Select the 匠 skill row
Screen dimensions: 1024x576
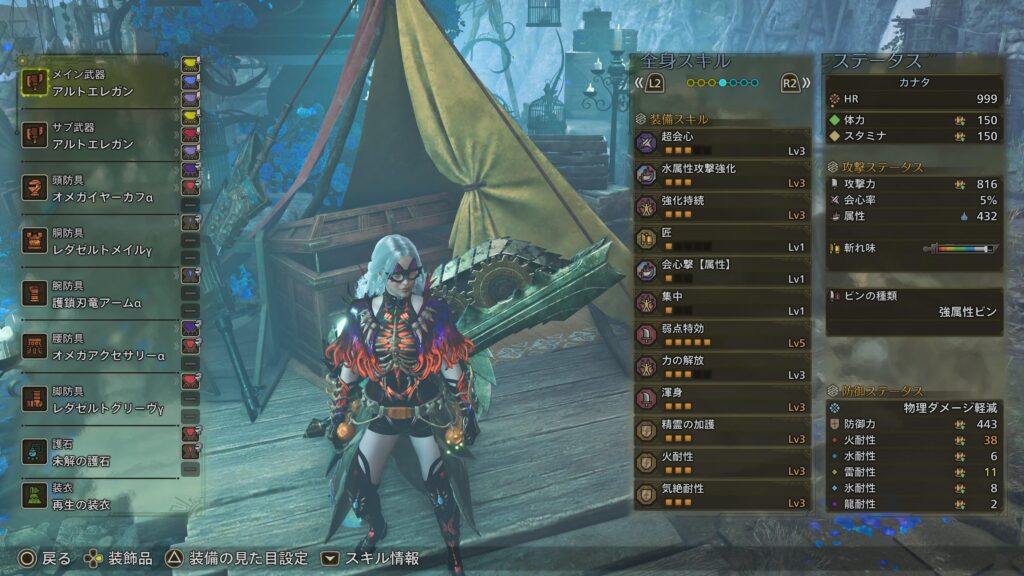[721, 239]
